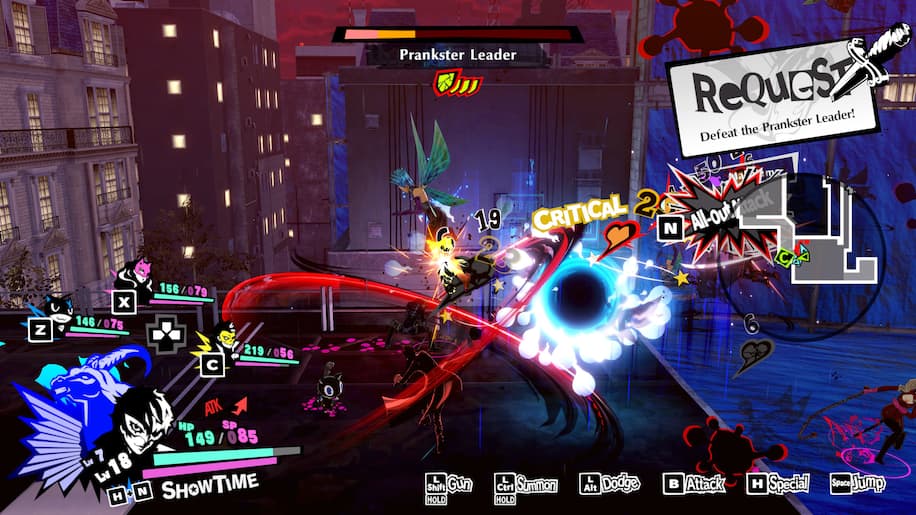Open the circular minimap
Screen dimensions: 916x515
coord(820,238)
